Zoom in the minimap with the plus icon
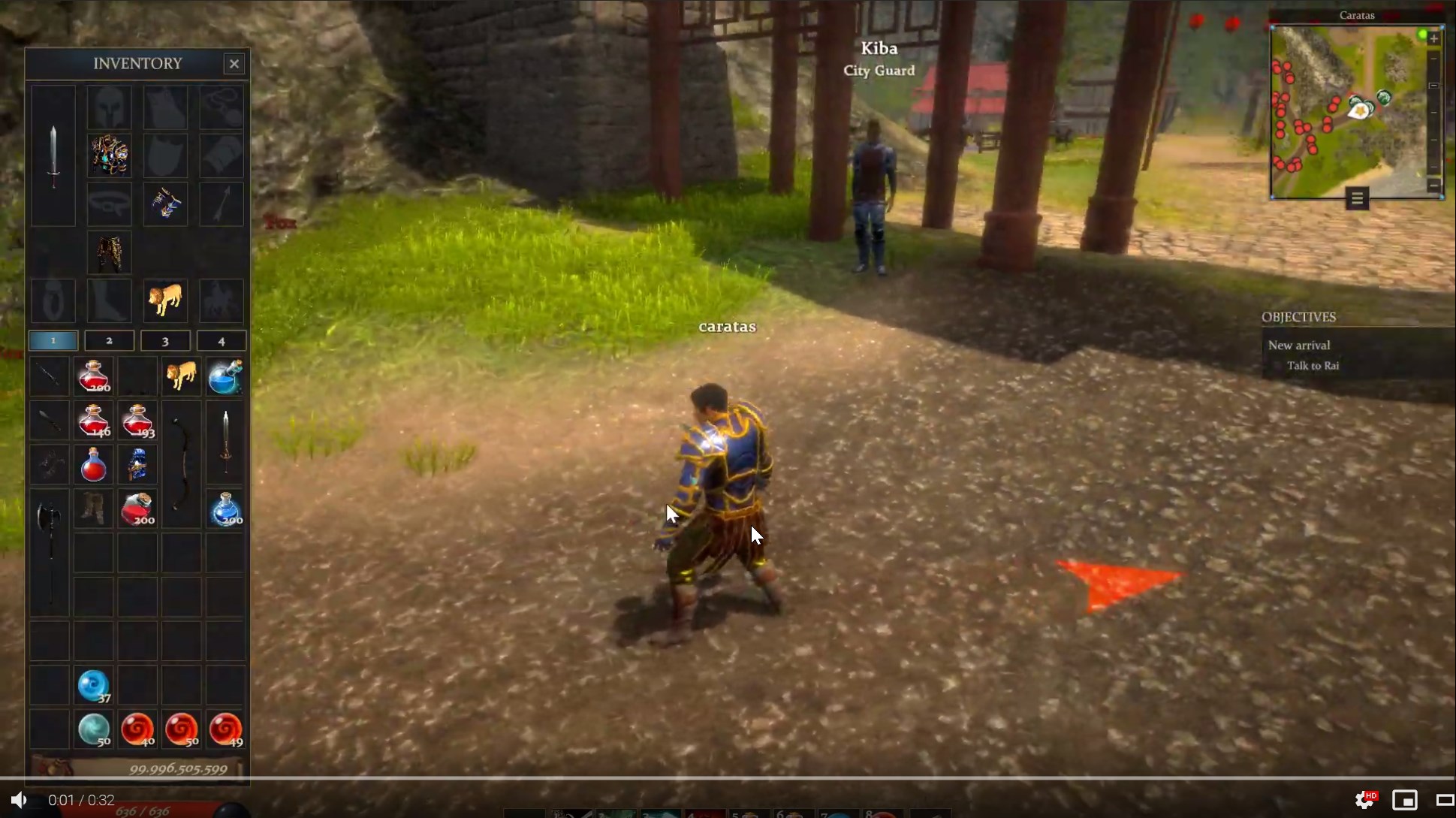The width and height of the screenshot is (1456, 818). 1433,38
